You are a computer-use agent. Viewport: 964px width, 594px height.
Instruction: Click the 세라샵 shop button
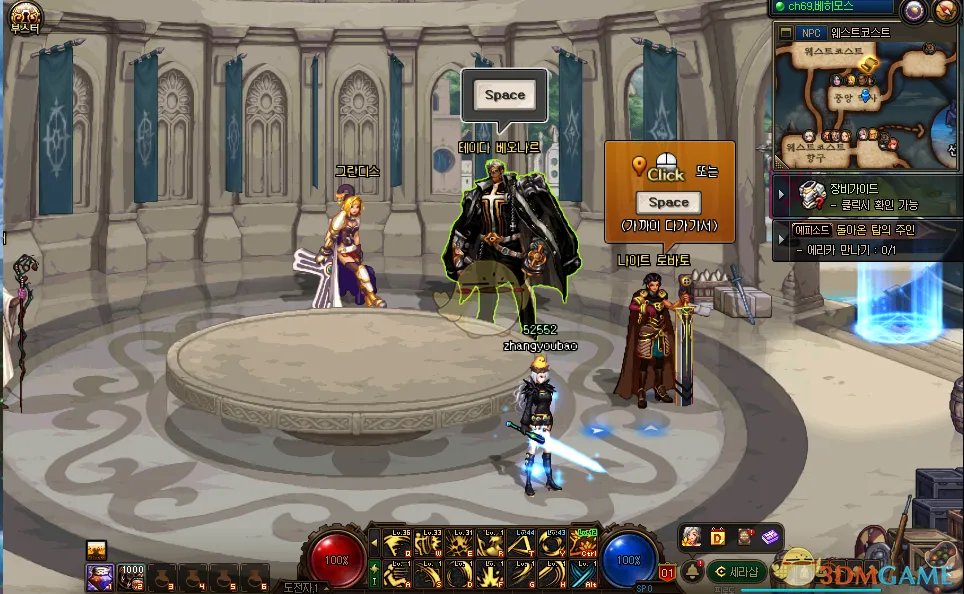(x=737, y=572)
